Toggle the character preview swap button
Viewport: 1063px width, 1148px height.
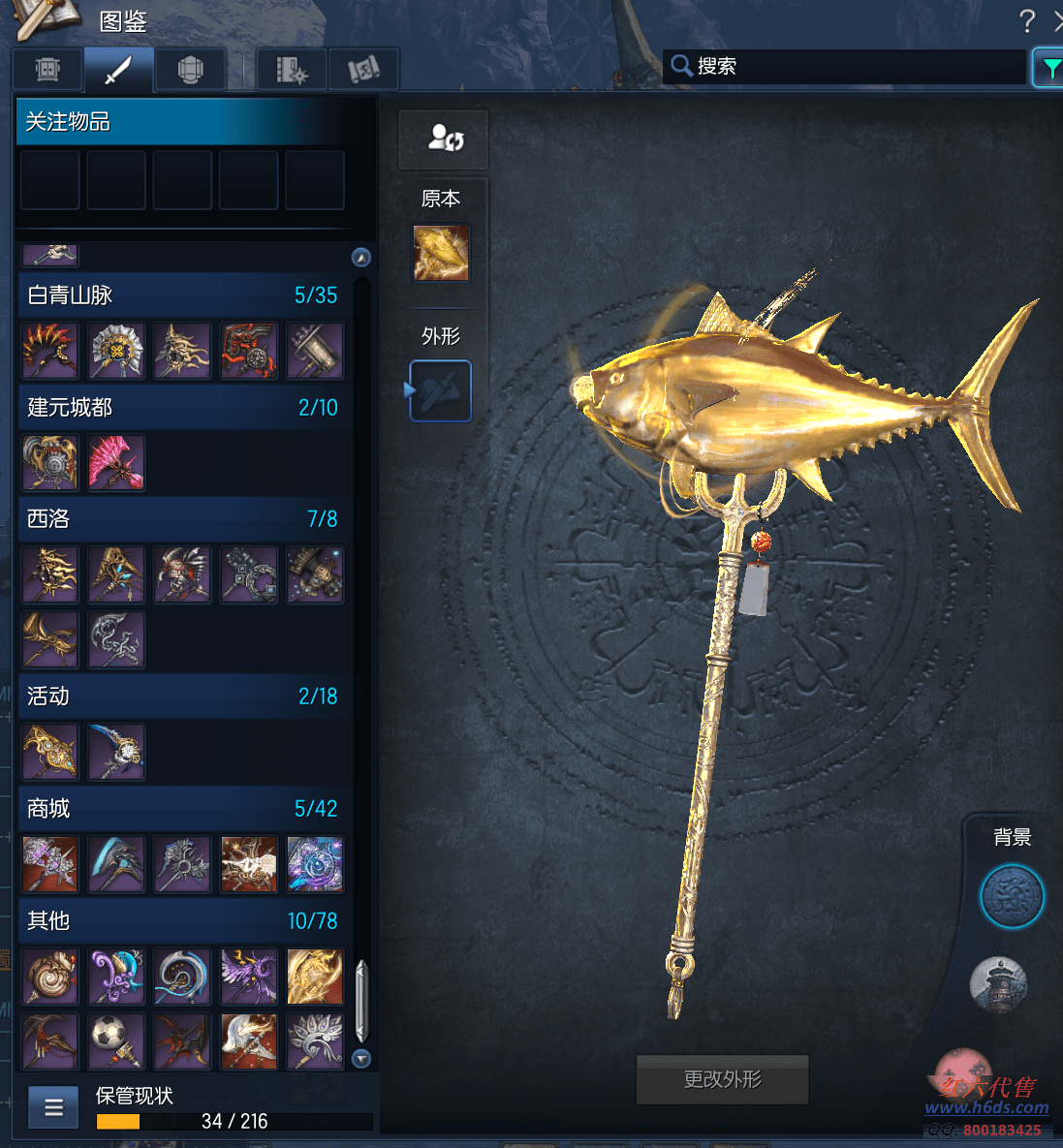click(x=444, y=139)
